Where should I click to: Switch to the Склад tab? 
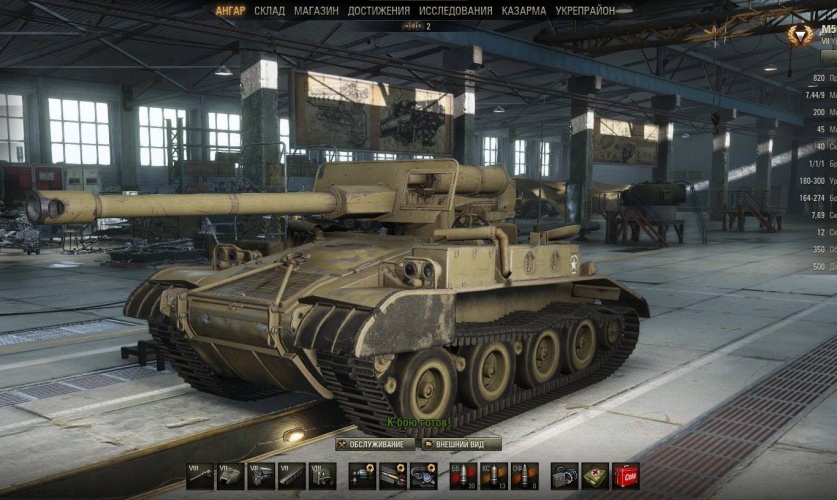coord(269,11)
